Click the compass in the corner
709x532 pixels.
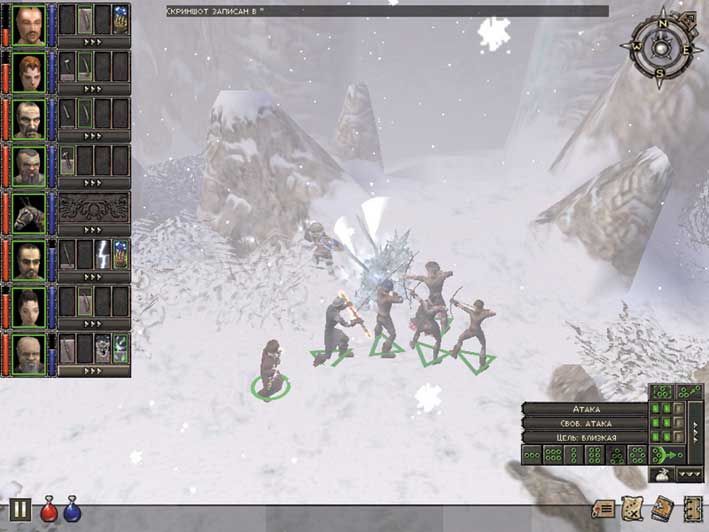[659, 45]
